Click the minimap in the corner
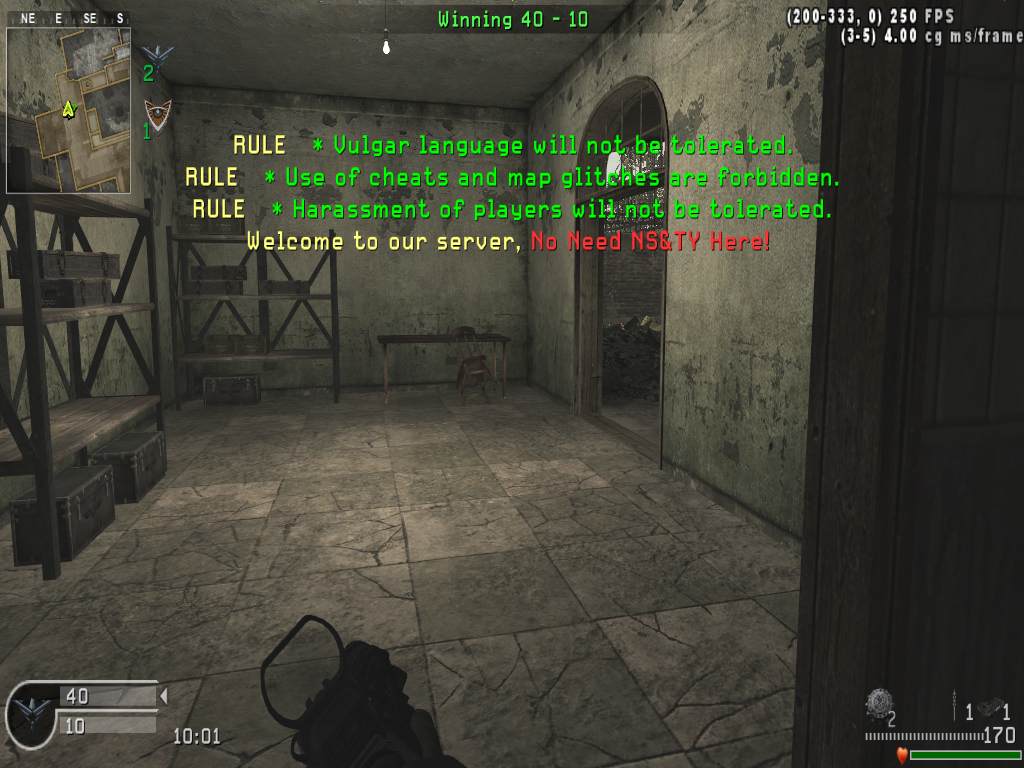1024x768 pixels. pos(69,110)
